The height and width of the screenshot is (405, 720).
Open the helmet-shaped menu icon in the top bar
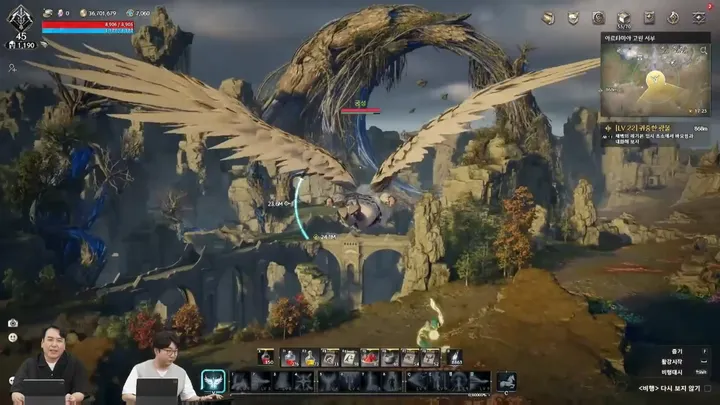(548, 18)
